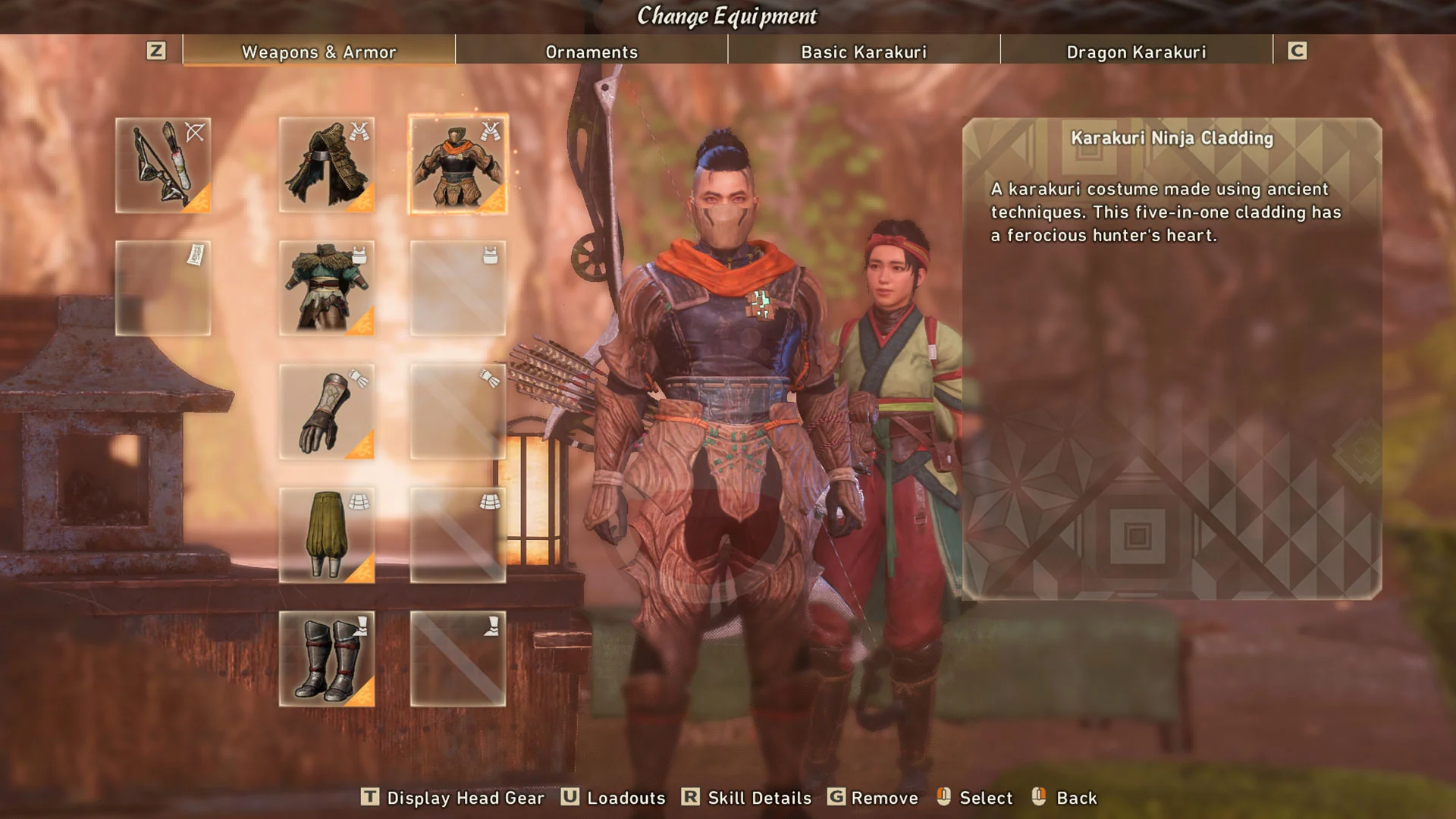Select the armored boots slot
The image size is (1456, 819).
327,659
